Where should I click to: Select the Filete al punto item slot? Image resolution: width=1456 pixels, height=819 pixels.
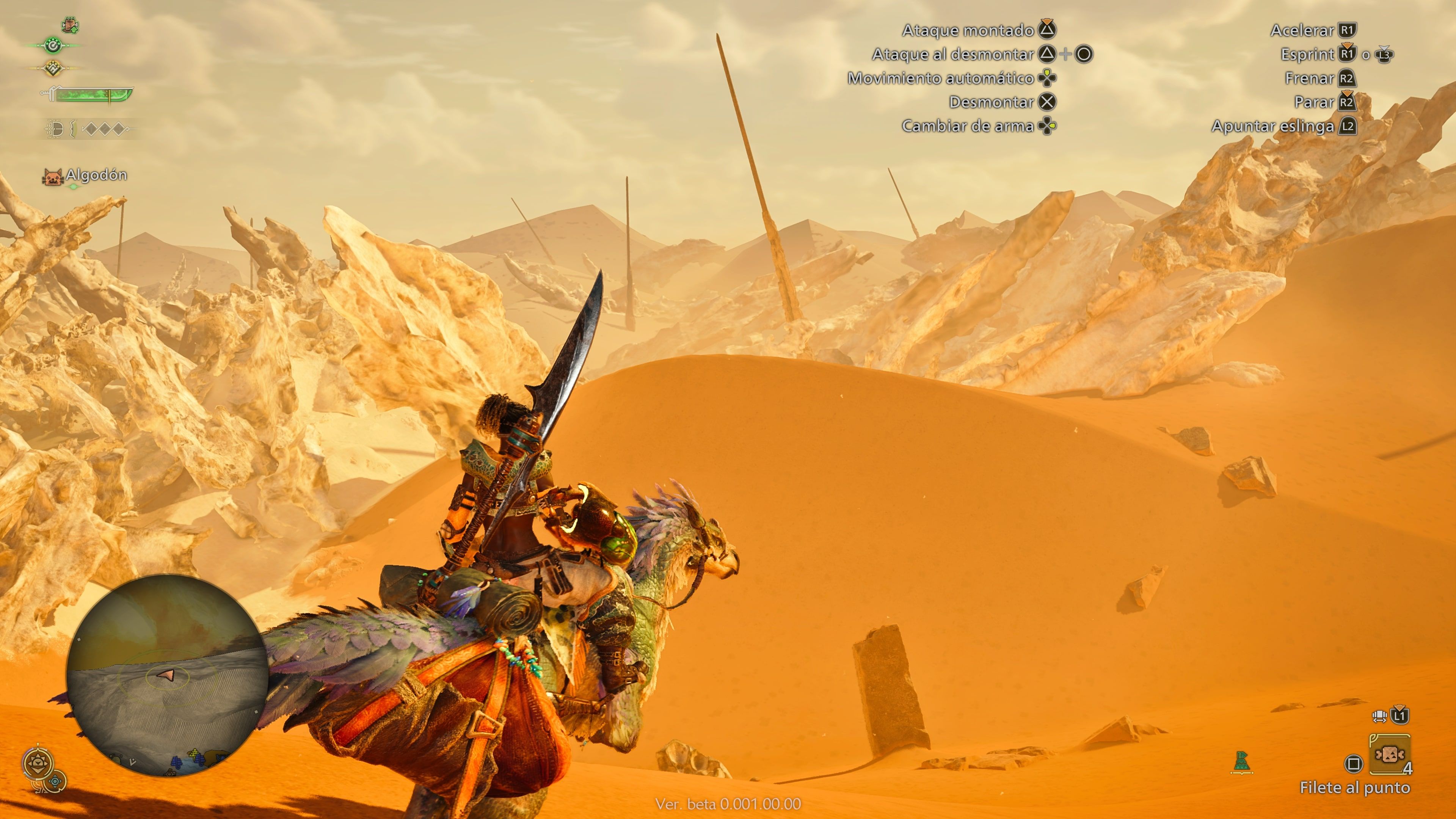[1390, 755]
